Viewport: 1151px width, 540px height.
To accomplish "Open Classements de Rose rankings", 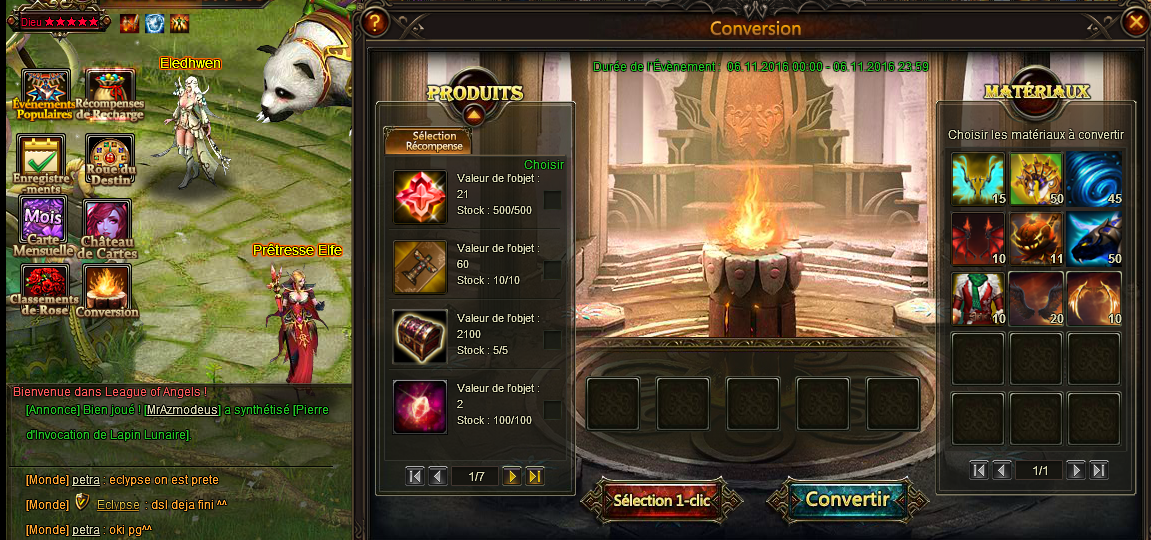I will pos(44,288).
